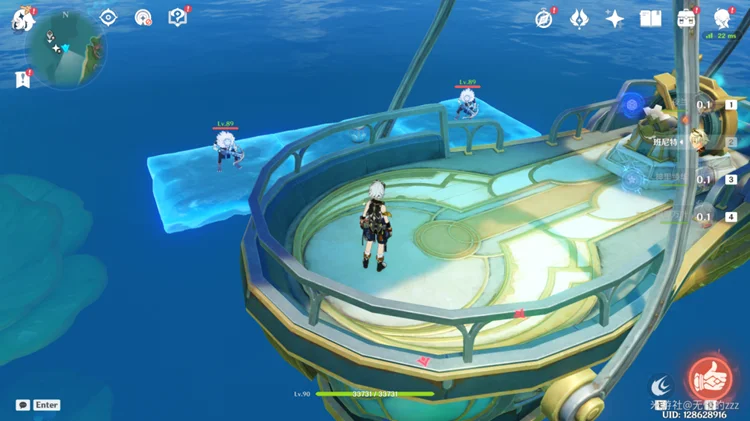Open the question mark tutorial book
This screenshot has width=750, height=421.
click(x=177, y=17)
